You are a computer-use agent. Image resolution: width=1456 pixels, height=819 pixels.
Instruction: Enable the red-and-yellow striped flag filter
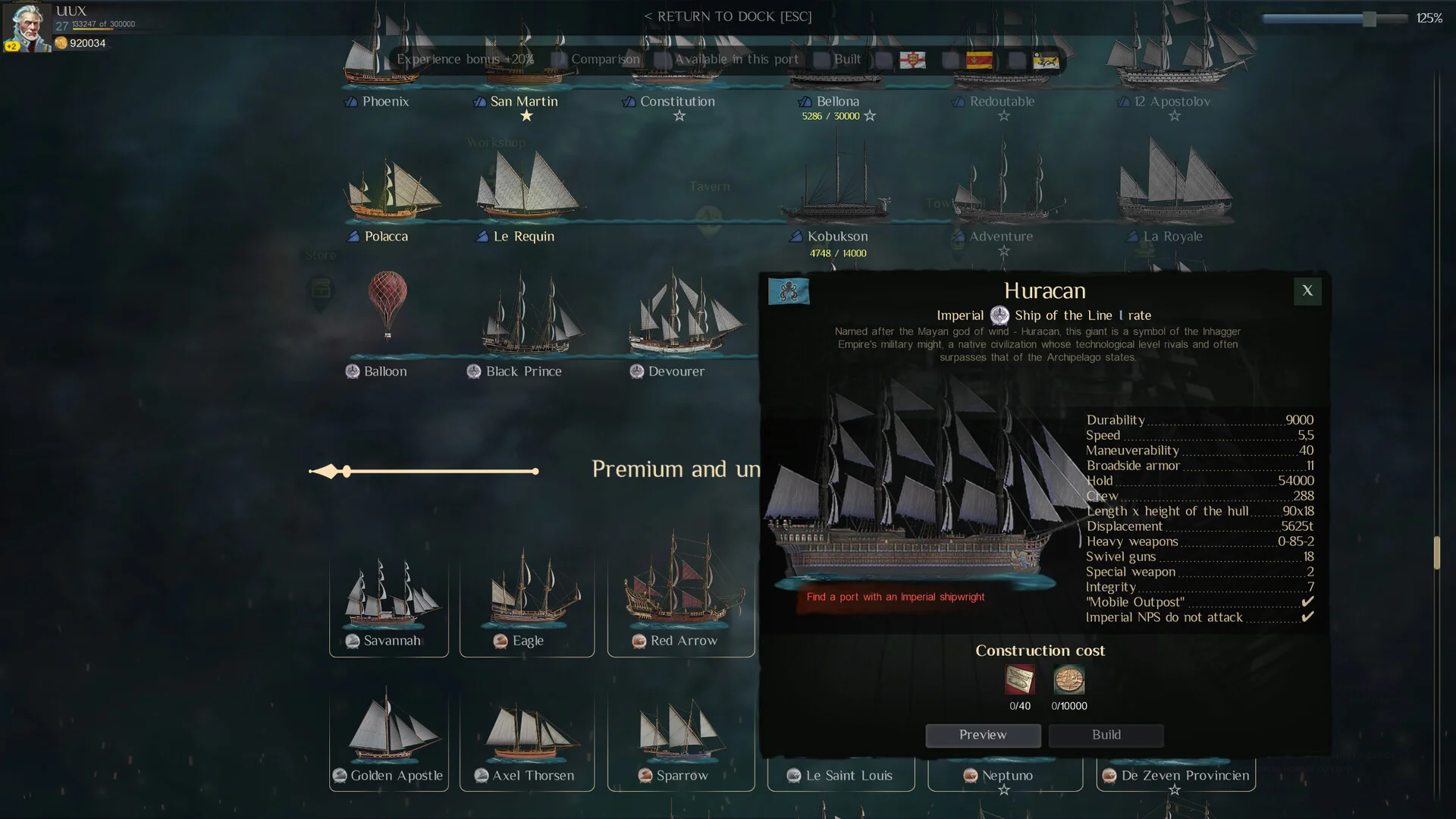(x=979, y=60)
